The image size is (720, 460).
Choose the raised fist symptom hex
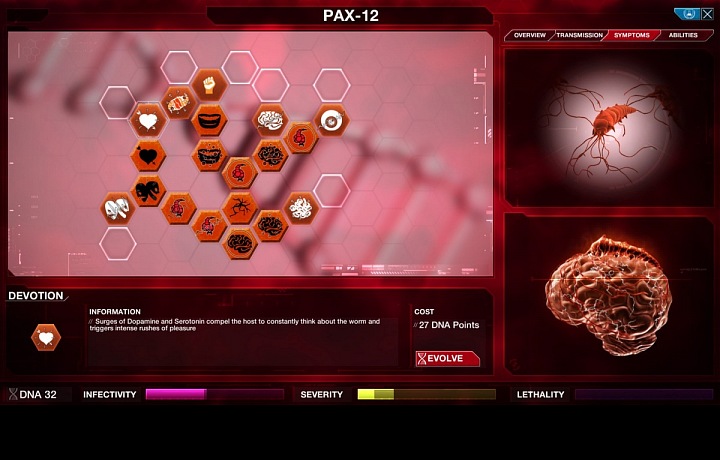[x=209, y=82]
